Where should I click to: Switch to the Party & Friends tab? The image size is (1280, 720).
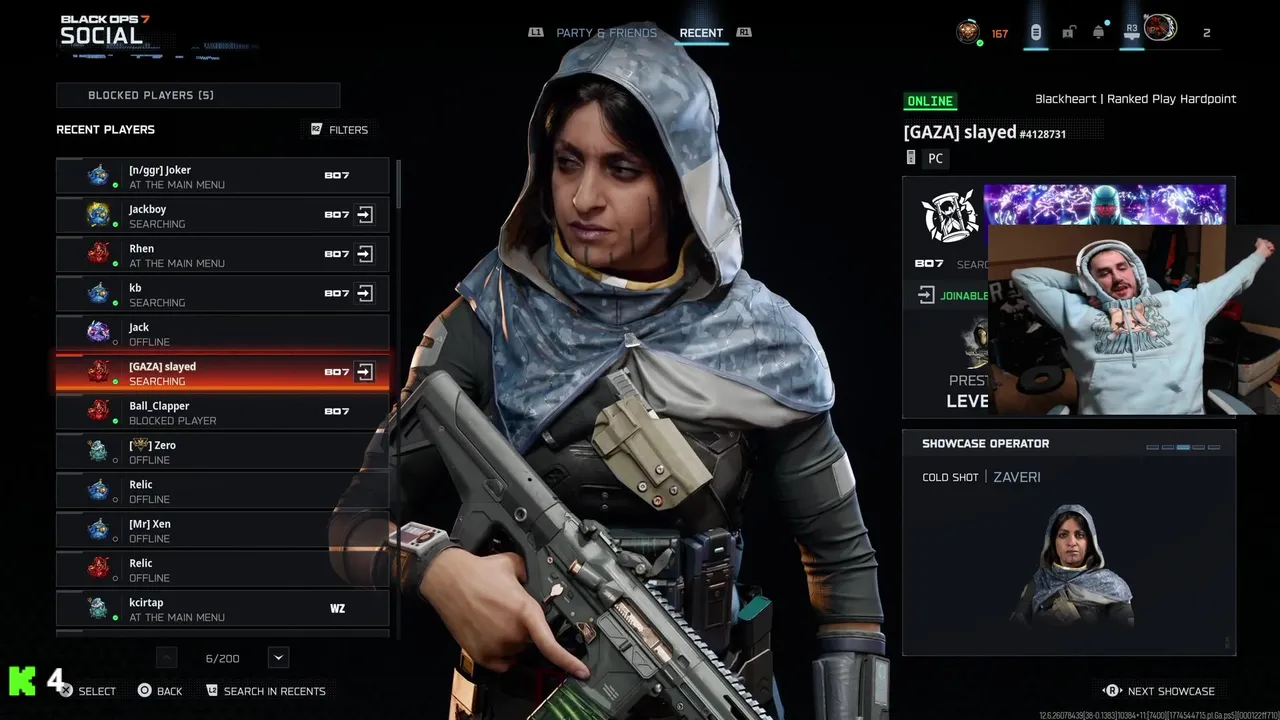[606, 33]
